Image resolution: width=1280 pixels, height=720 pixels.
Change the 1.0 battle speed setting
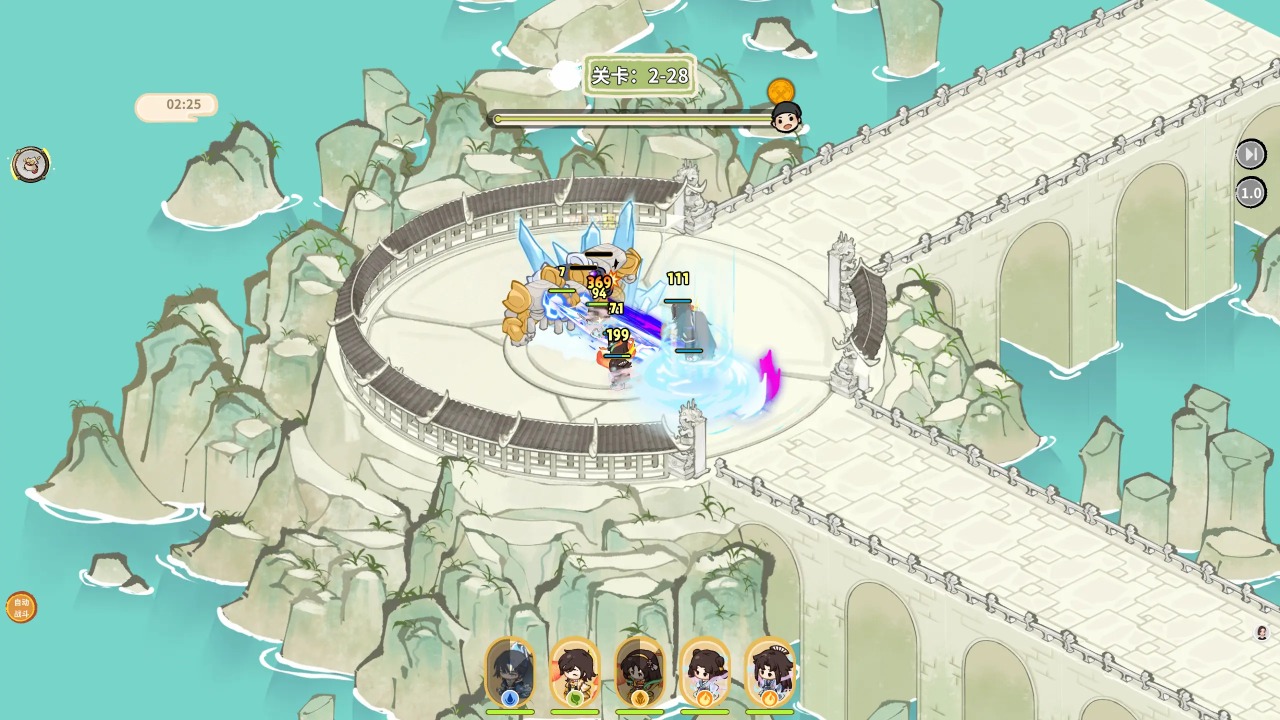1250,192
